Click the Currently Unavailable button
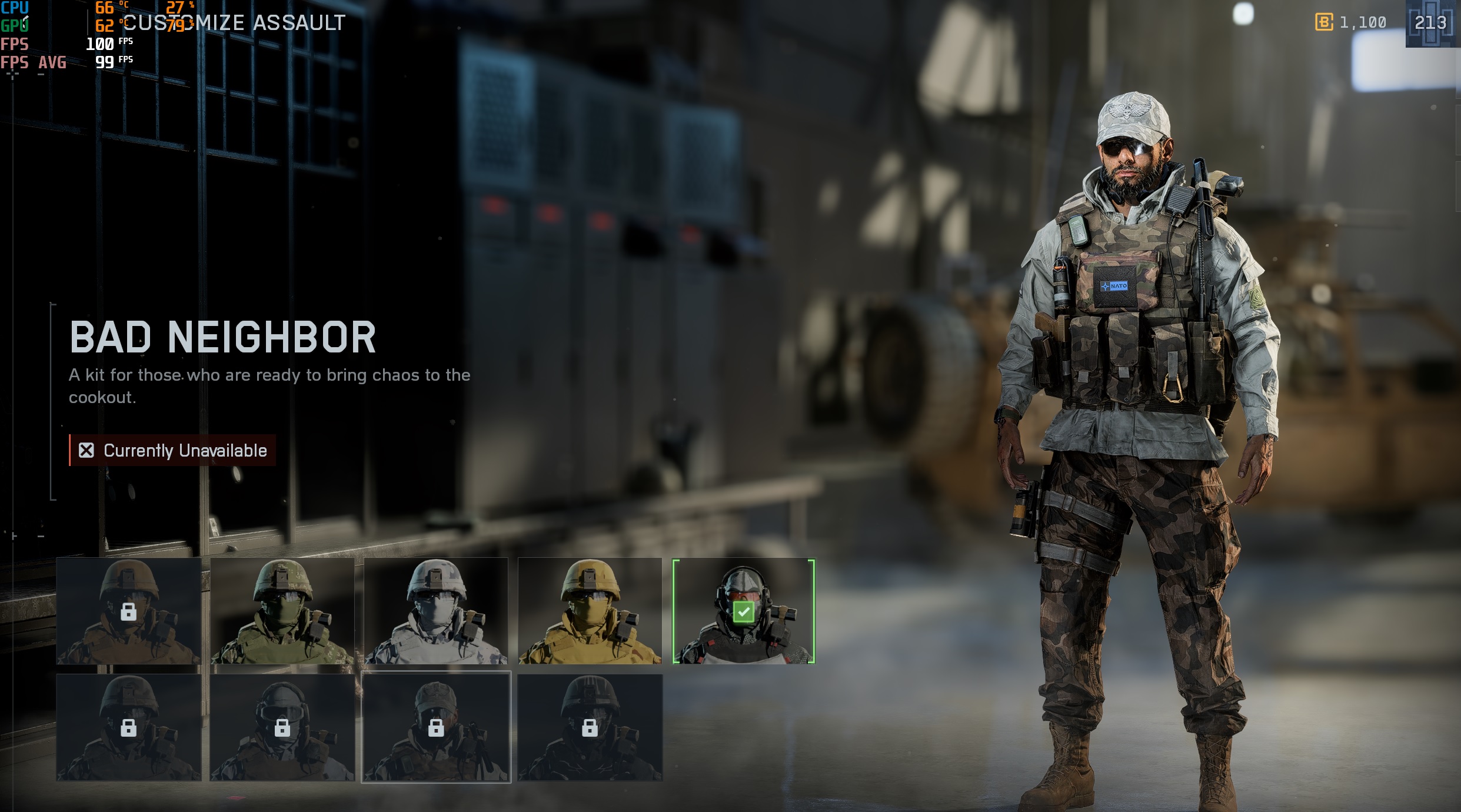The width and height of the screenshot is (1461, 812). pyautogui.click(x=172, y=451)
